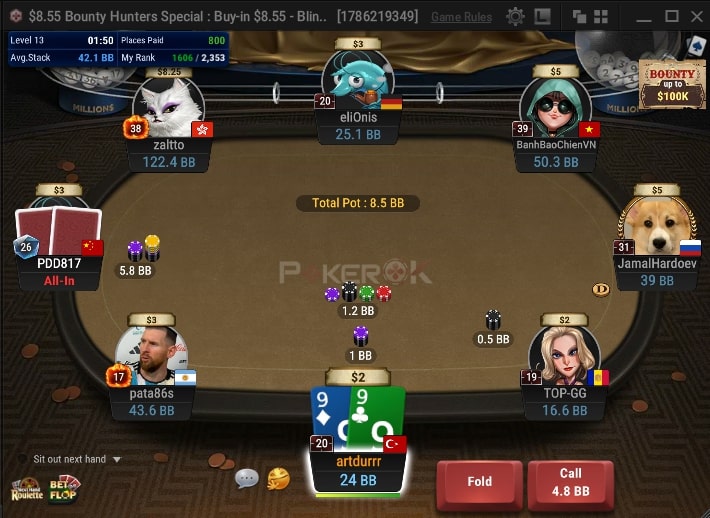Expand the sit out options dropdown arrow
Viewport: 710px width, 518px height.
tap(117, 460)
